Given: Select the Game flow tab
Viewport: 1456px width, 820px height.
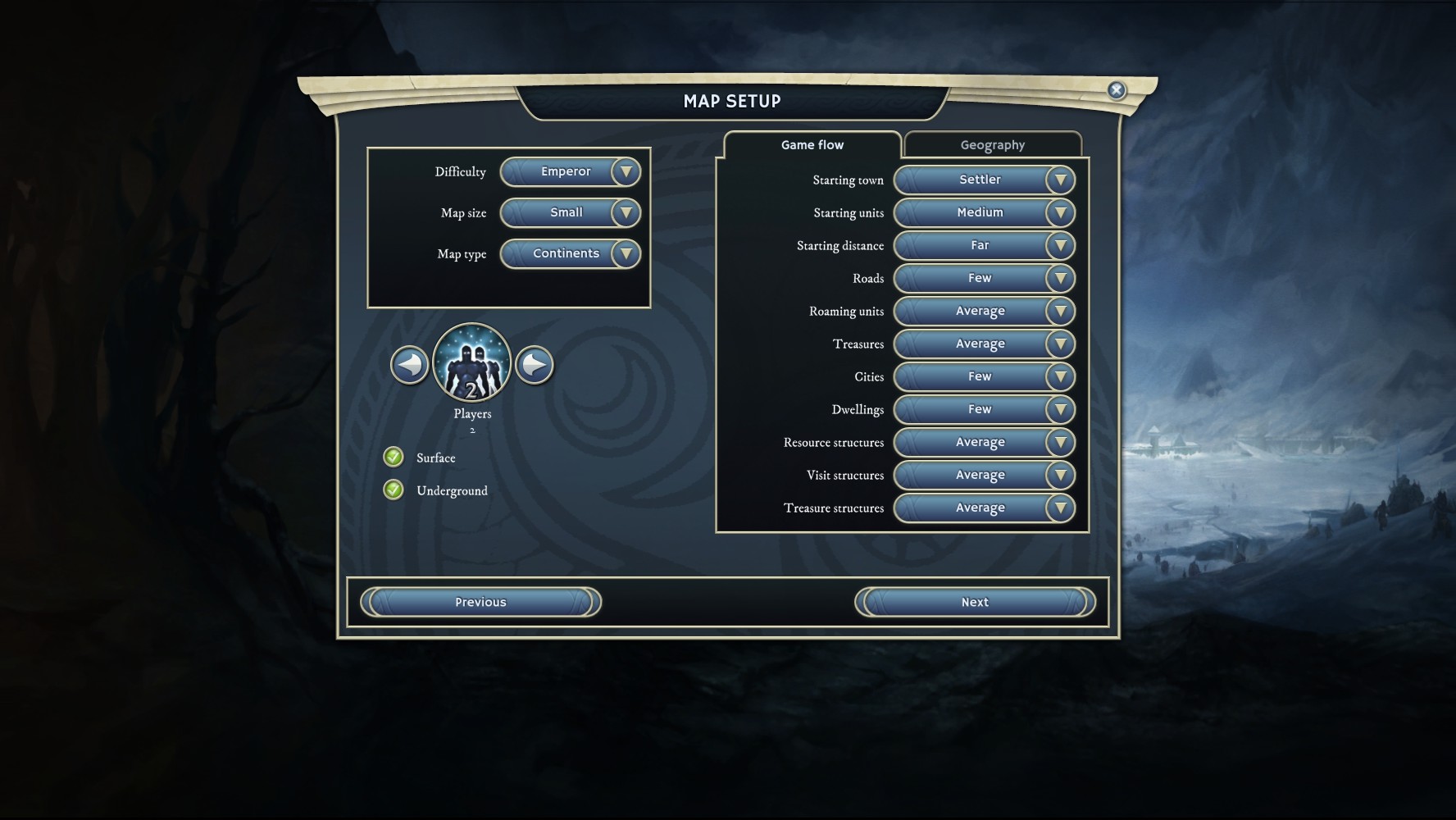Looking at the screenshot, I should point(812,145).
